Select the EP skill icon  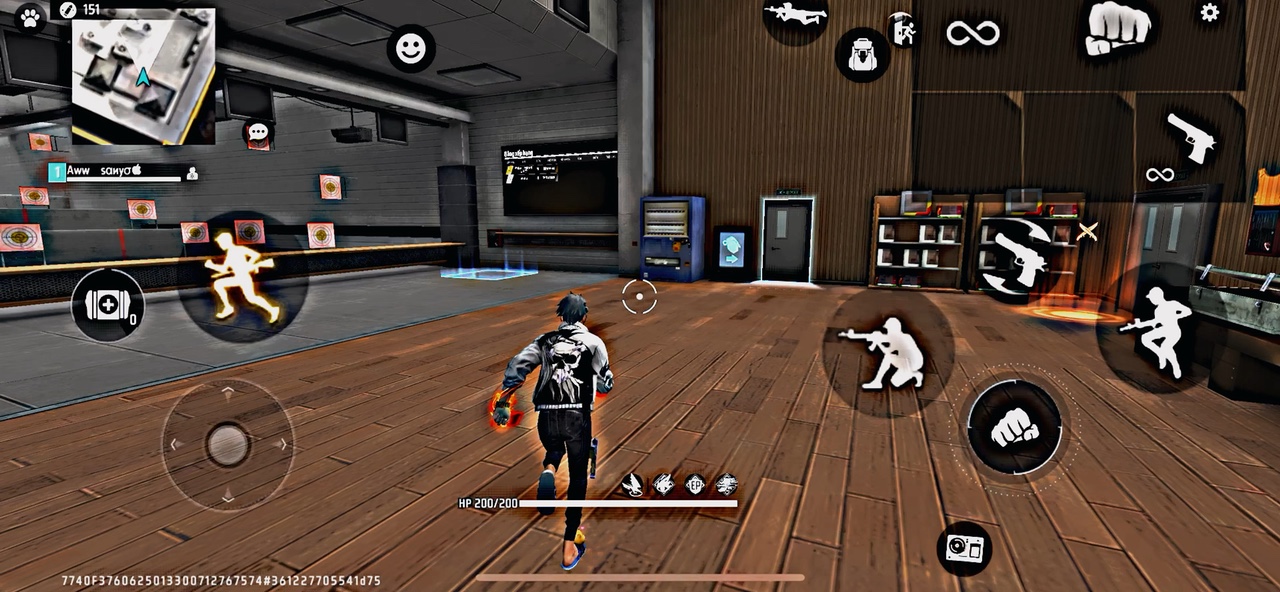[x=694, y=485]
